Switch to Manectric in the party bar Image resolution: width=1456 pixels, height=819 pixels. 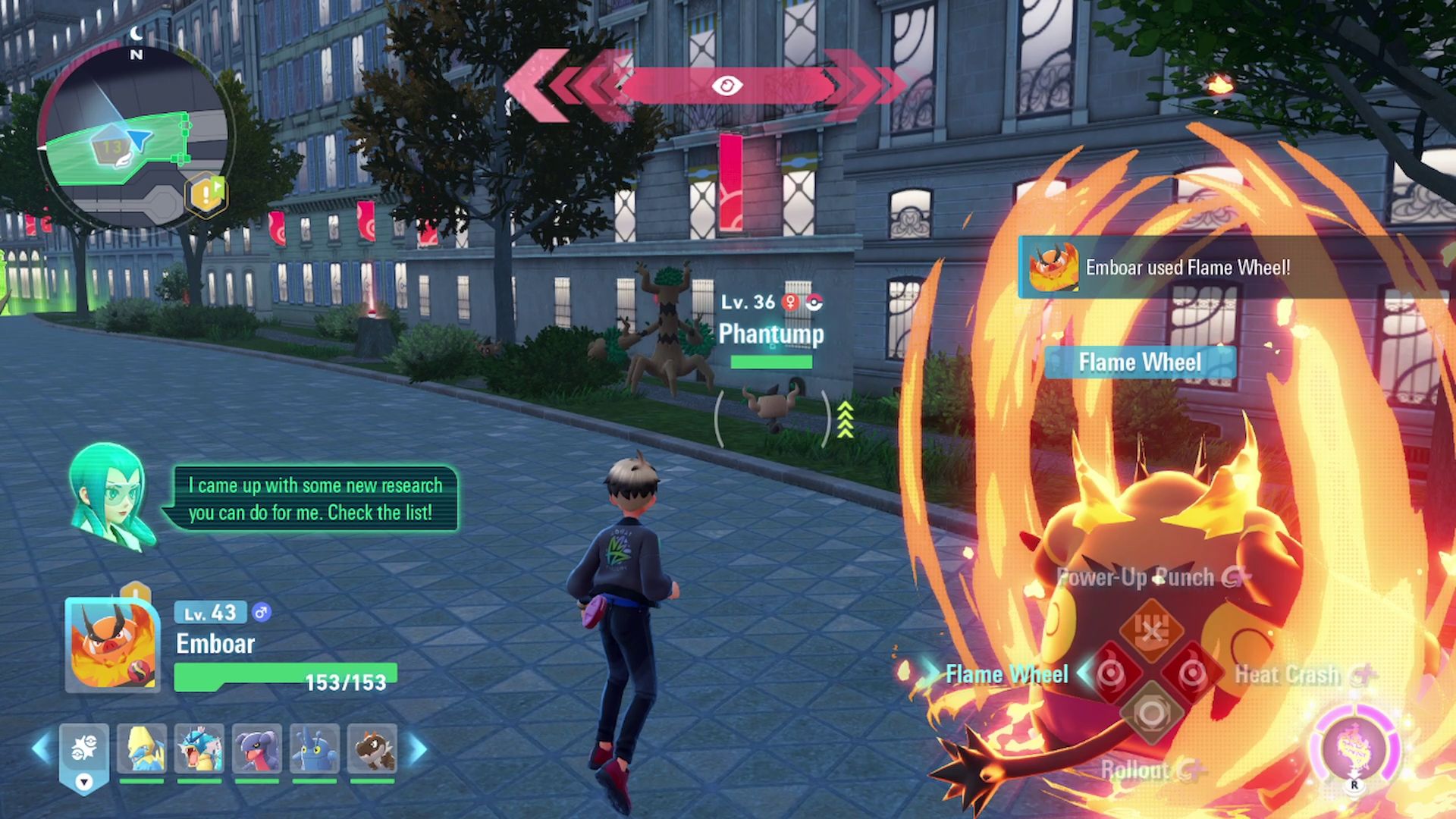click(x=142, y=749)
